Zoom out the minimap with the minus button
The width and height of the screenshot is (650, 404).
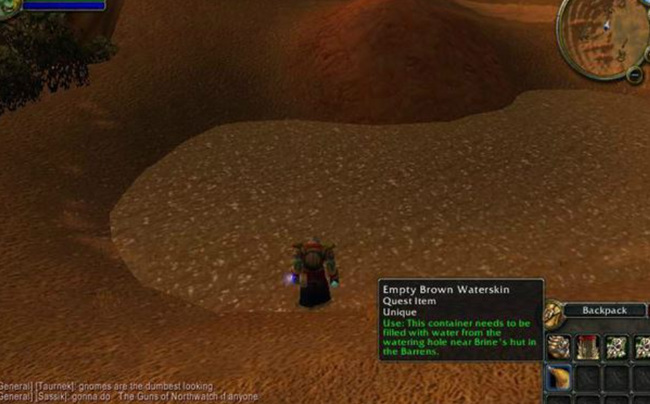(x=635, y=75)
